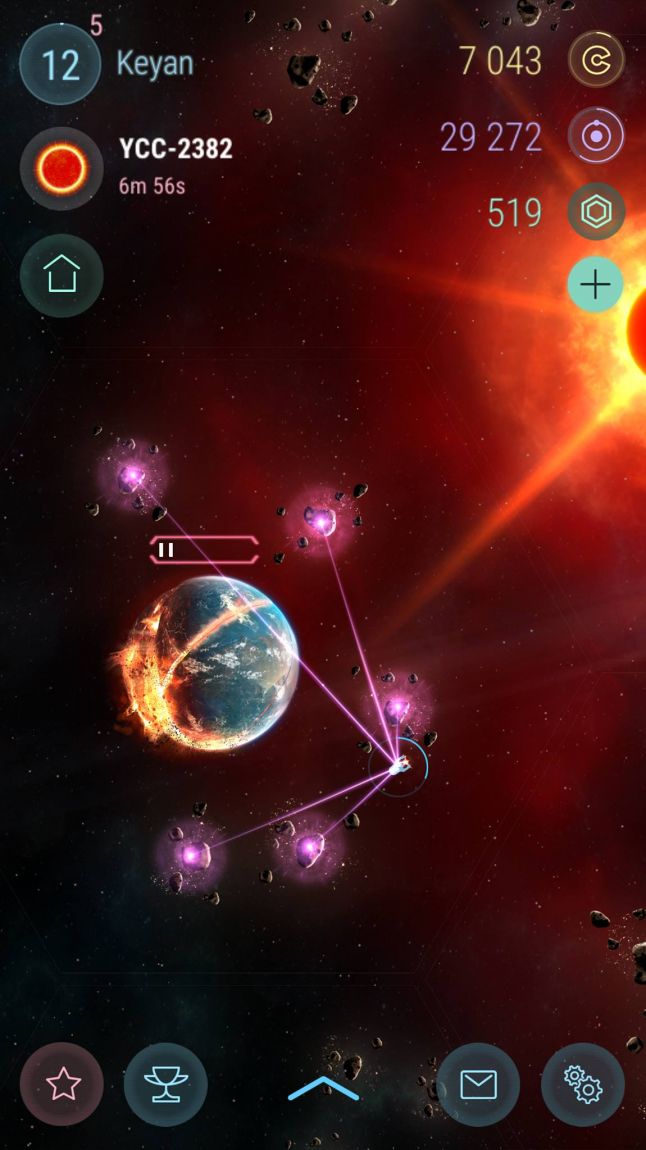Toggle the pause bar above the planet
Viewport: 646px width, 1150px height.
pyautogui.click(x=204, y=549)
